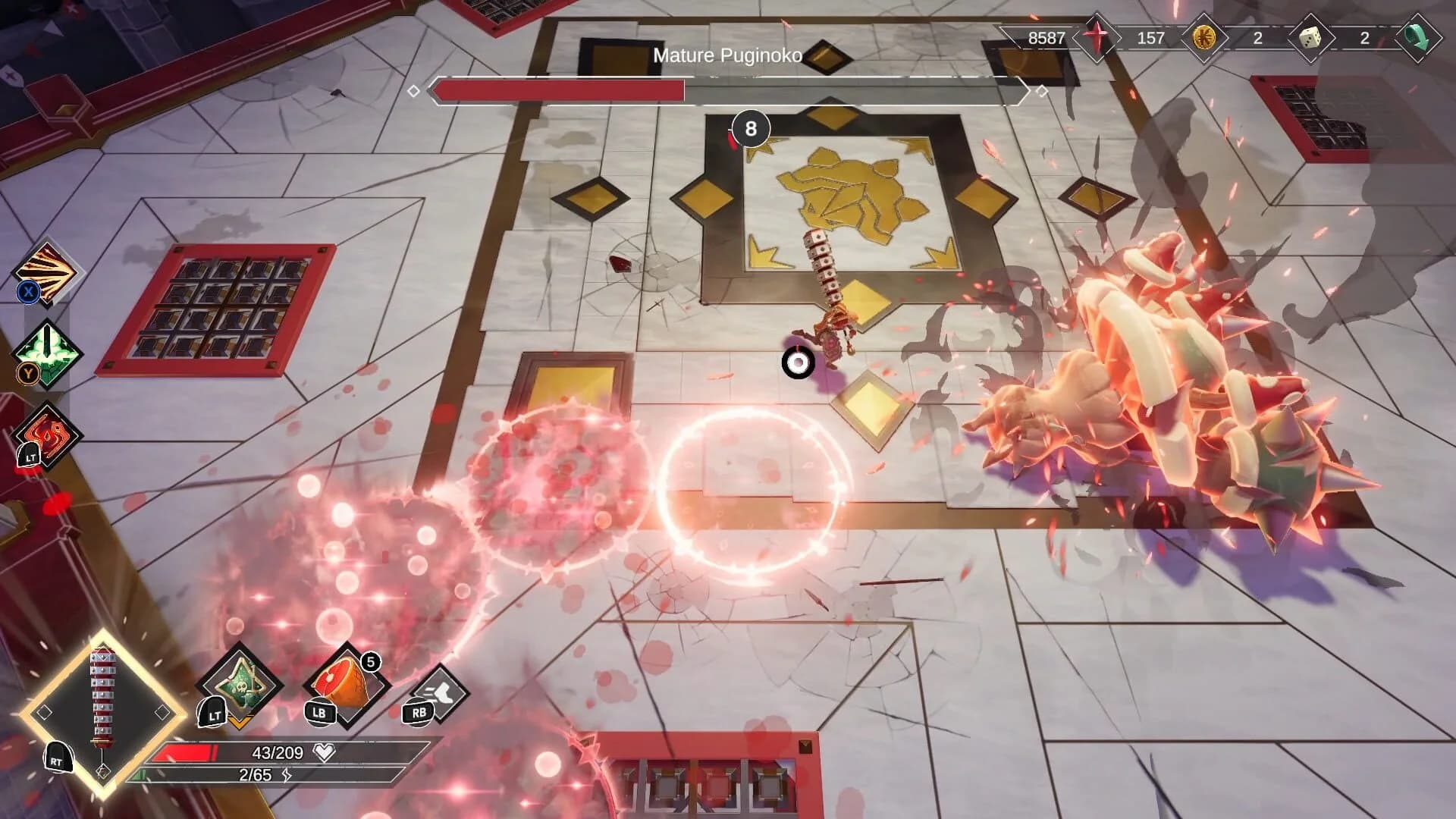Select the gold coin currency icon

(x=1205, y=38)
